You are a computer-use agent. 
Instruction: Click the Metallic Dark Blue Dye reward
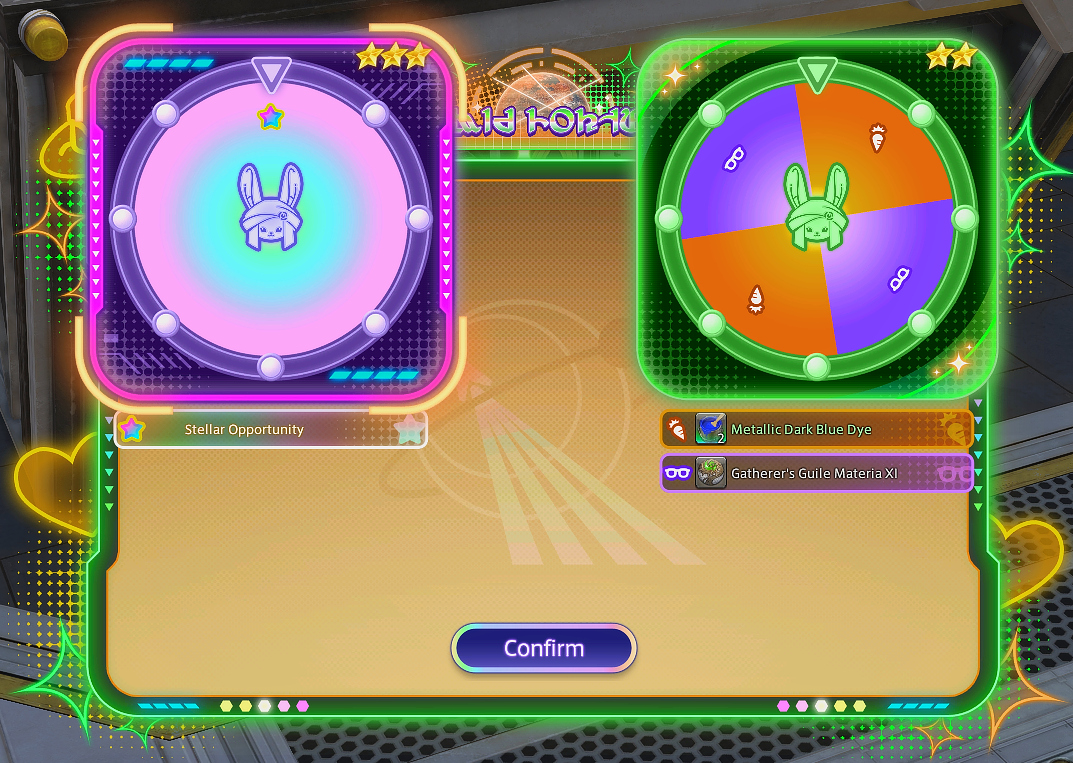tap(816, 430)
